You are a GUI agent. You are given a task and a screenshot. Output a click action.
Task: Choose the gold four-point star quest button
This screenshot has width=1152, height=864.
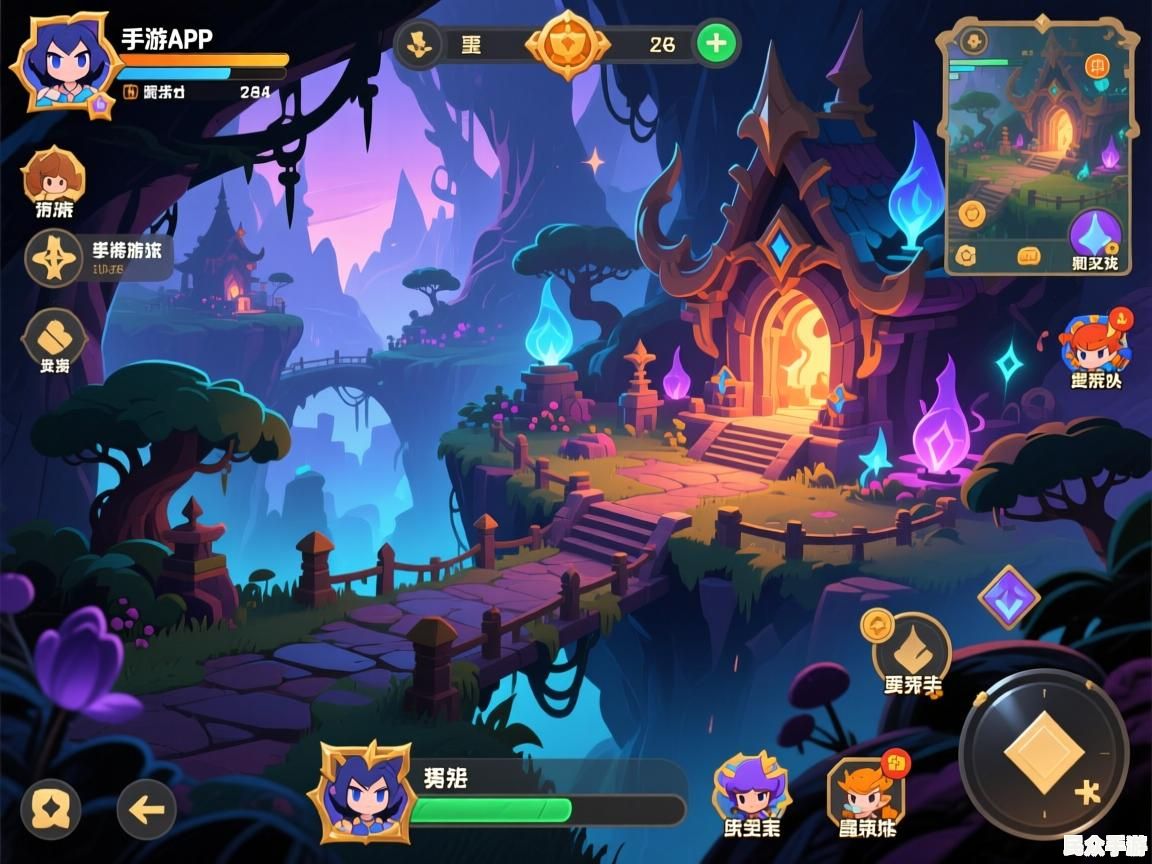(54, 258)
